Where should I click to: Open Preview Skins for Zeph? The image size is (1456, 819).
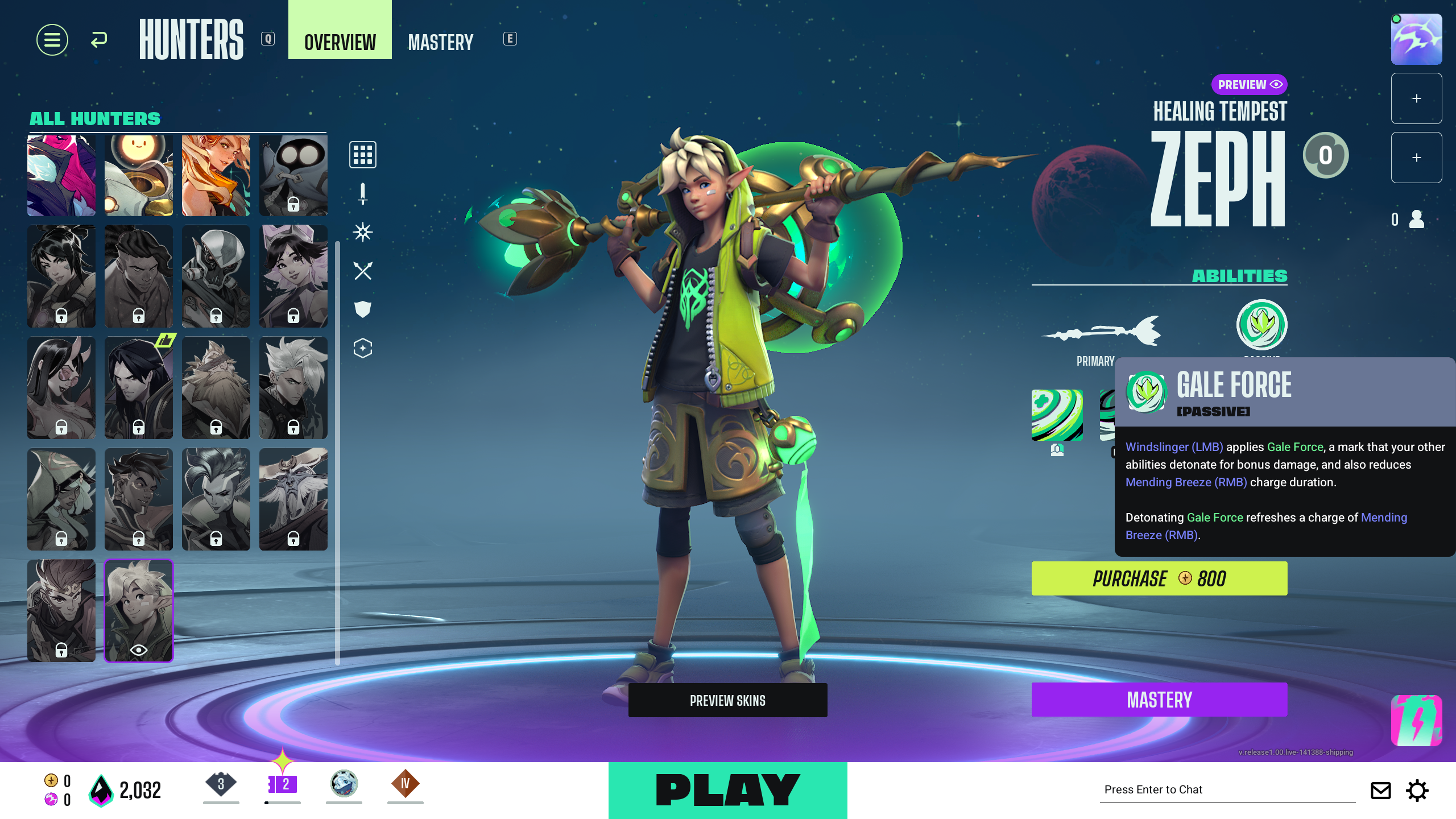tap(727, 700)
